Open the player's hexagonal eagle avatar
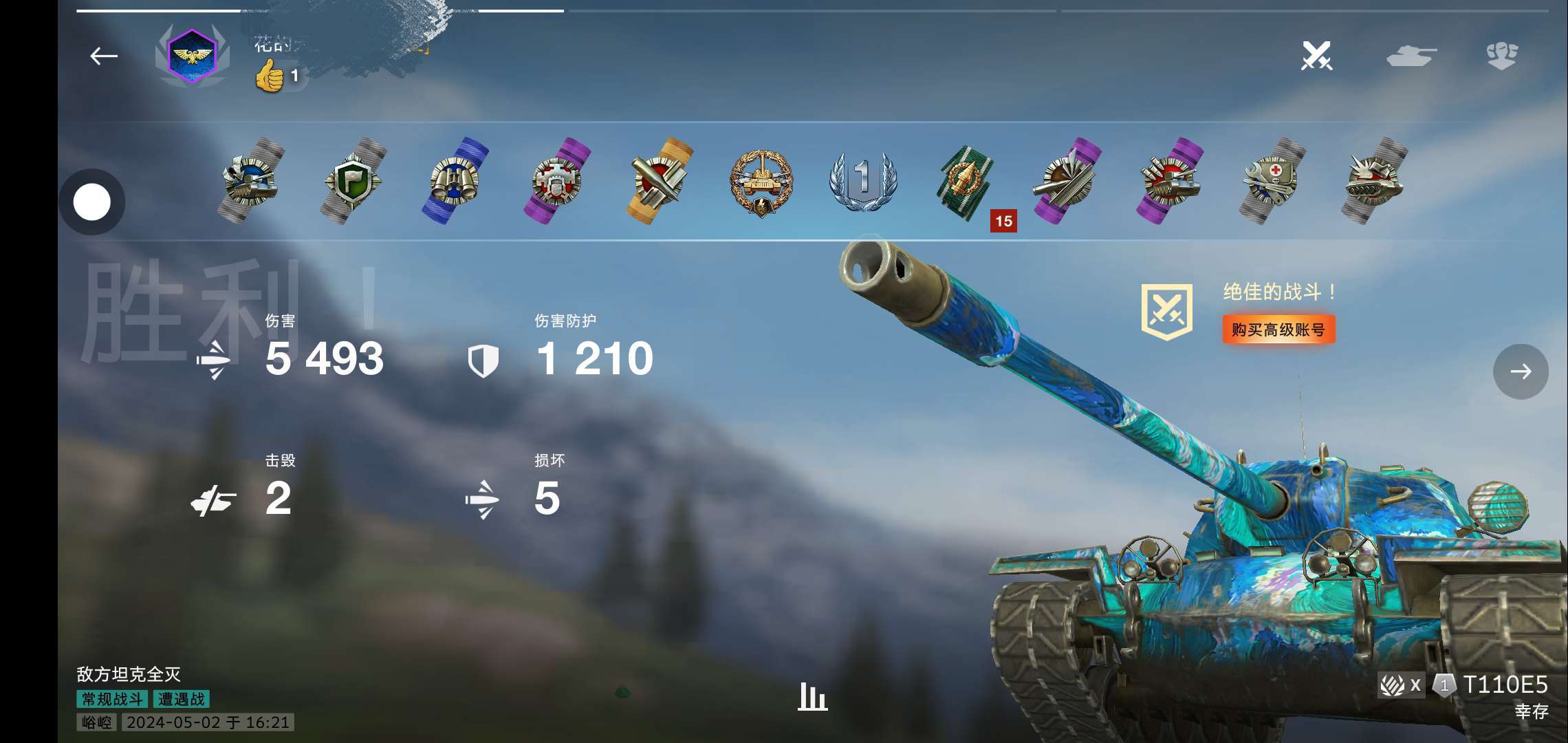The width and height of the screenshot is (1568, 743). pos(192,56)
